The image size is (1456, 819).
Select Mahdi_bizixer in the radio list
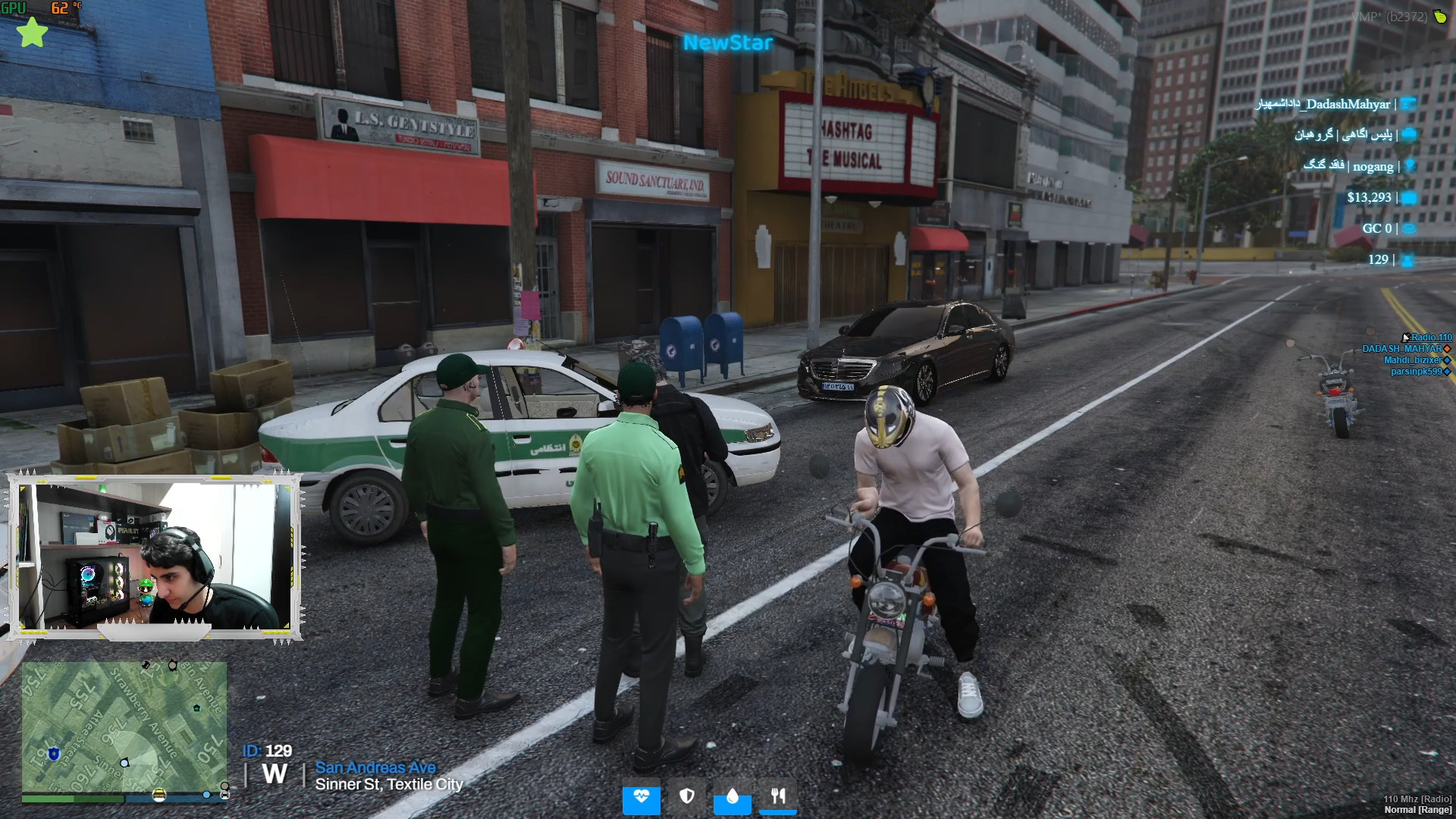[1412, 360]
